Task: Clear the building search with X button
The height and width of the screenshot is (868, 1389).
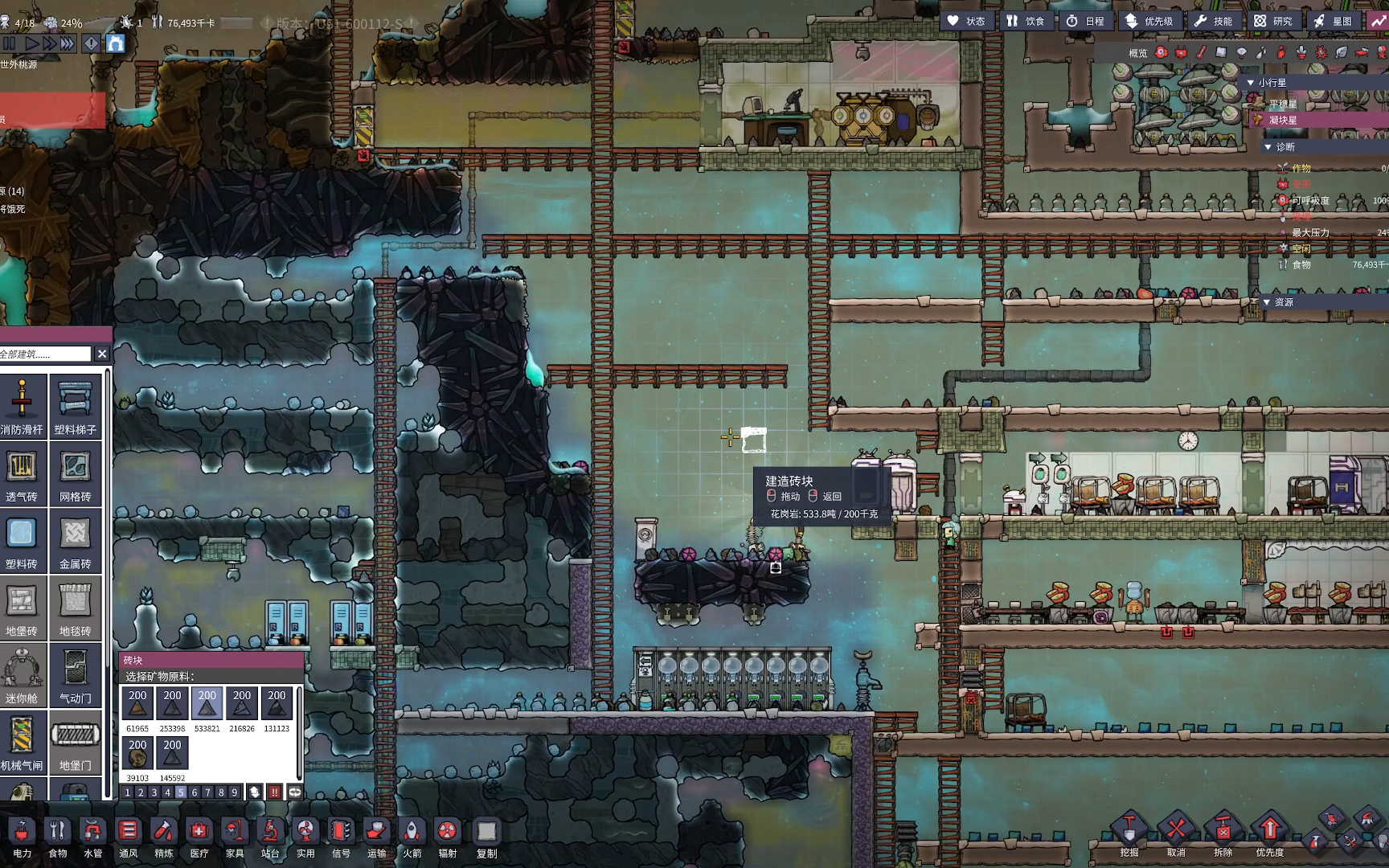Action: click(102, 354)
